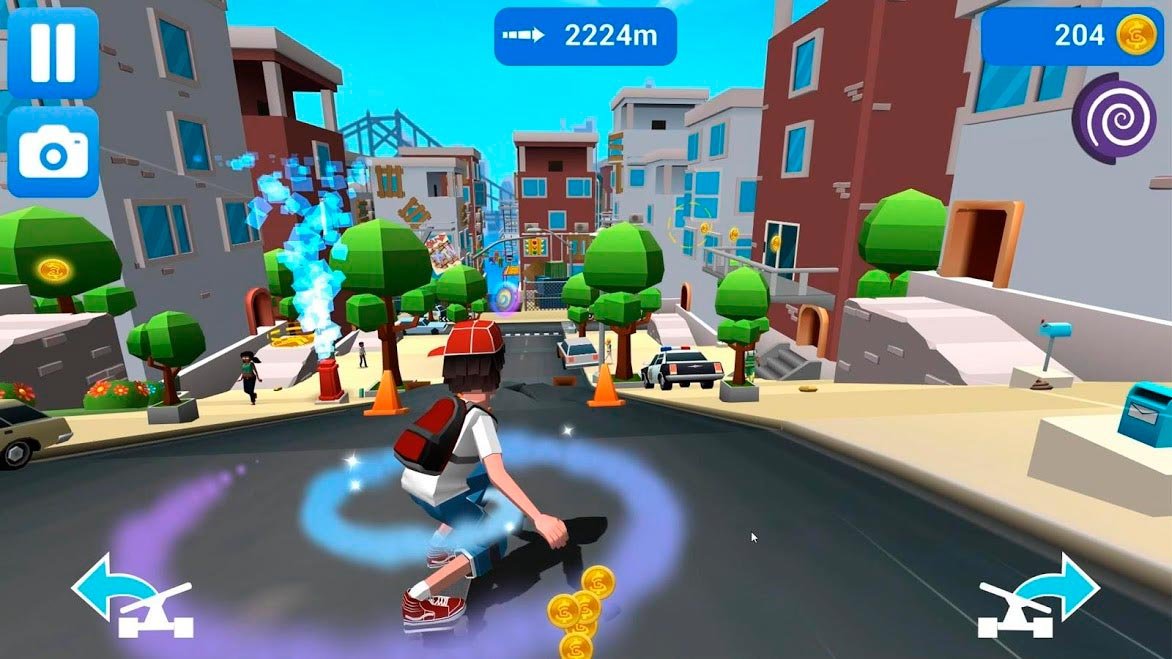Image resolution: width=1172 pixels, height=659 pixels.
Task: Activate the purple spiral power-up icon
Action: pyautogui.click(x=1114, y=119)
